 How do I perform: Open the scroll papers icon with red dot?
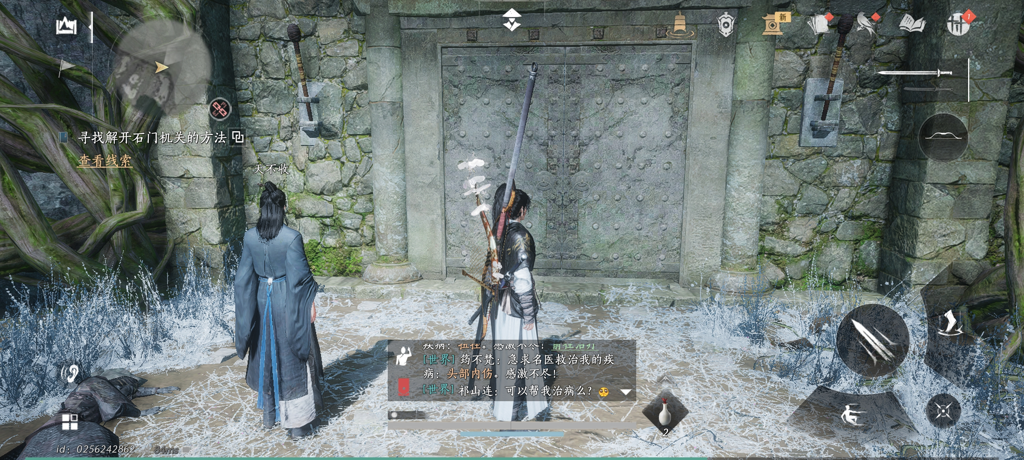point(820,23)
